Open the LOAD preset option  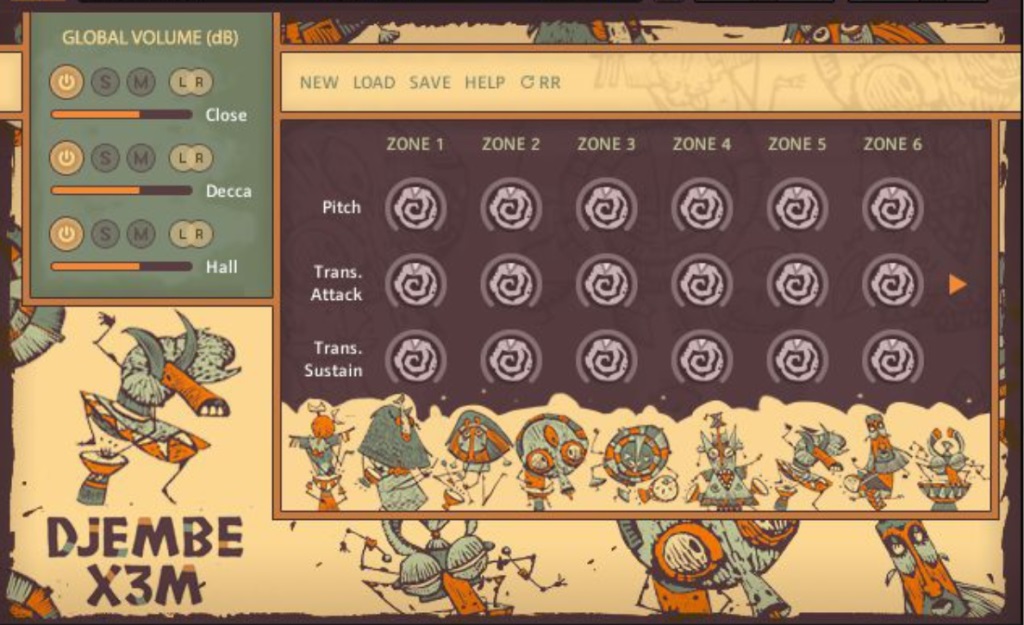[374, 83]
